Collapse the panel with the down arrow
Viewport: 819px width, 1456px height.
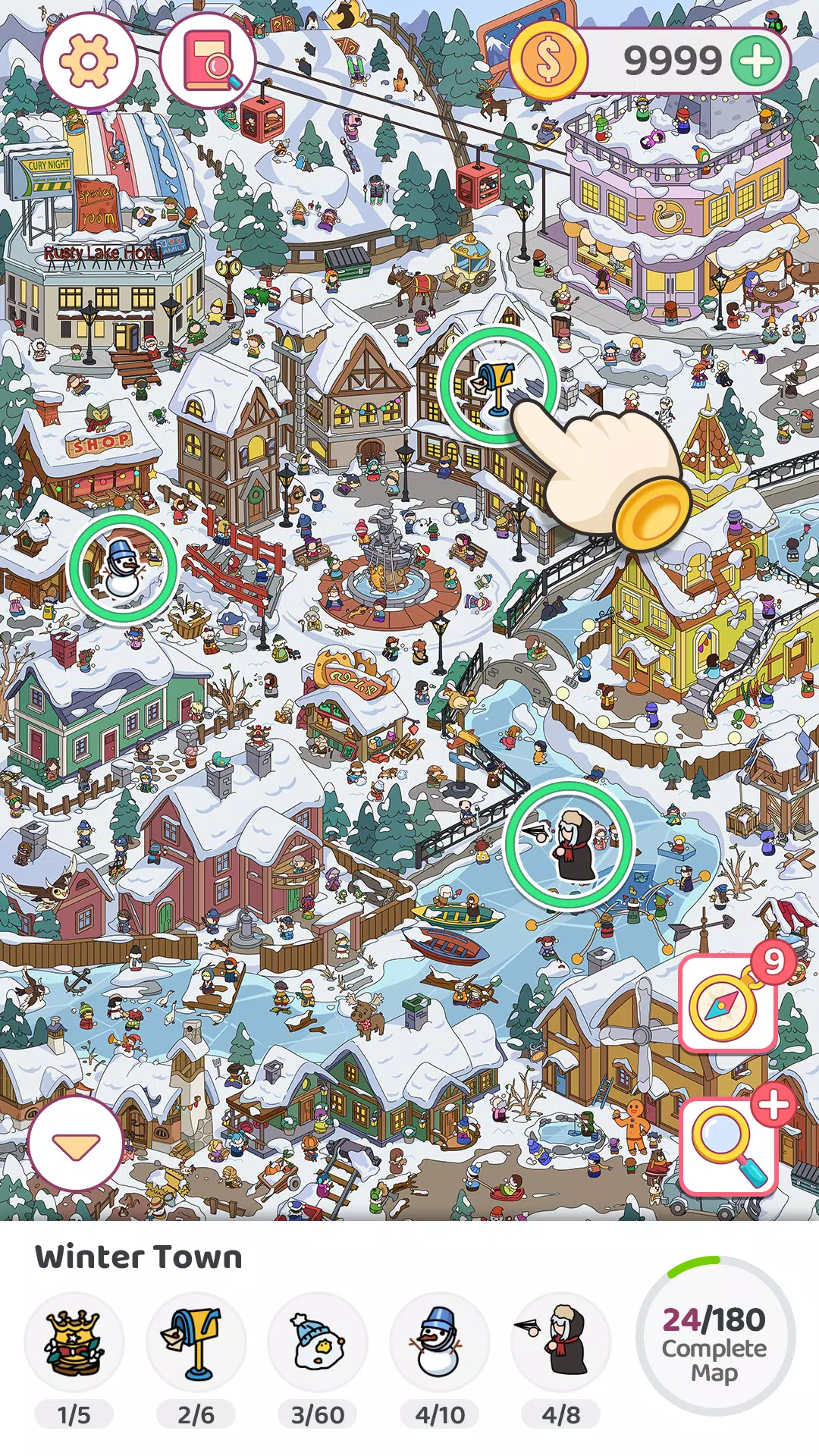[x=75, y=1145]
